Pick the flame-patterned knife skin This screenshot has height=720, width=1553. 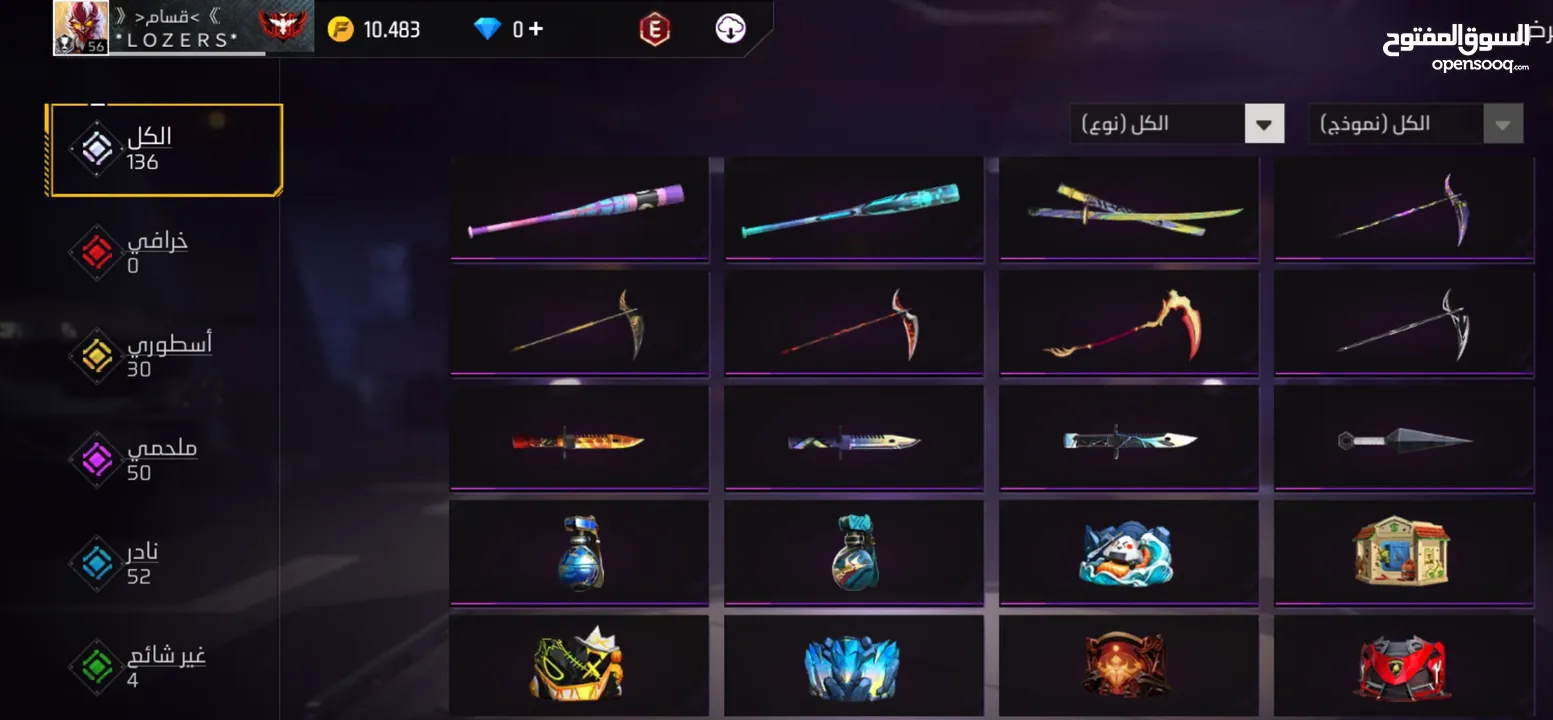click(578, 440)
